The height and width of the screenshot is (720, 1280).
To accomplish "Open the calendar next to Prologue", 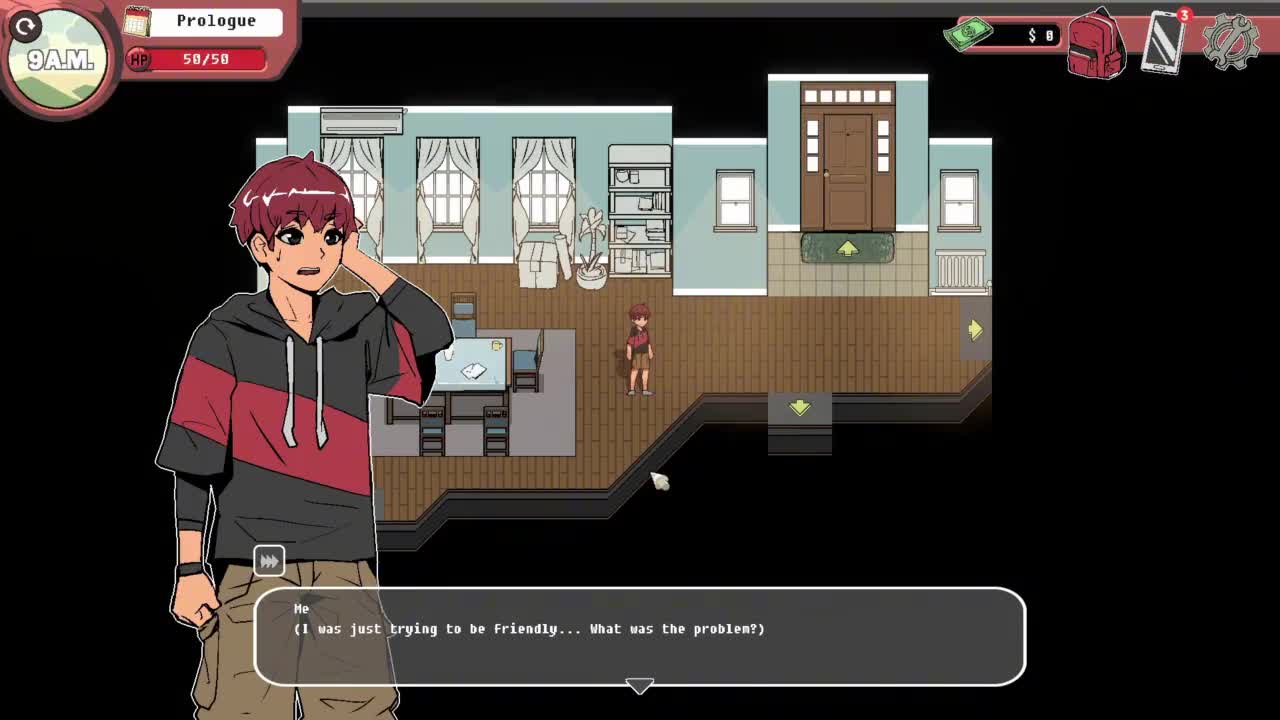I will pos(137,21).
